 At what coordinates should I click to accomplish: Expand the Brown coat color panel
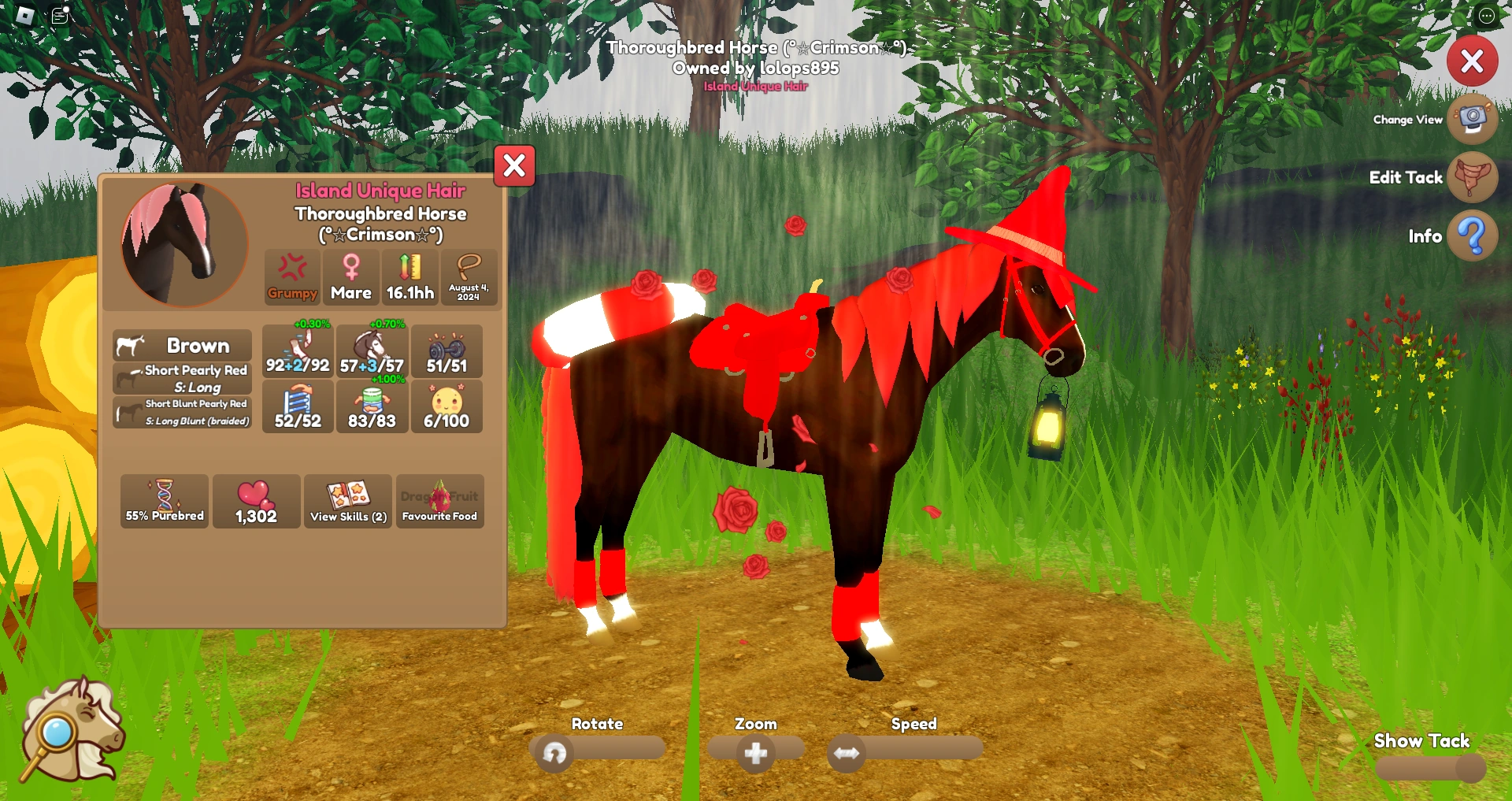click(181, 345)
